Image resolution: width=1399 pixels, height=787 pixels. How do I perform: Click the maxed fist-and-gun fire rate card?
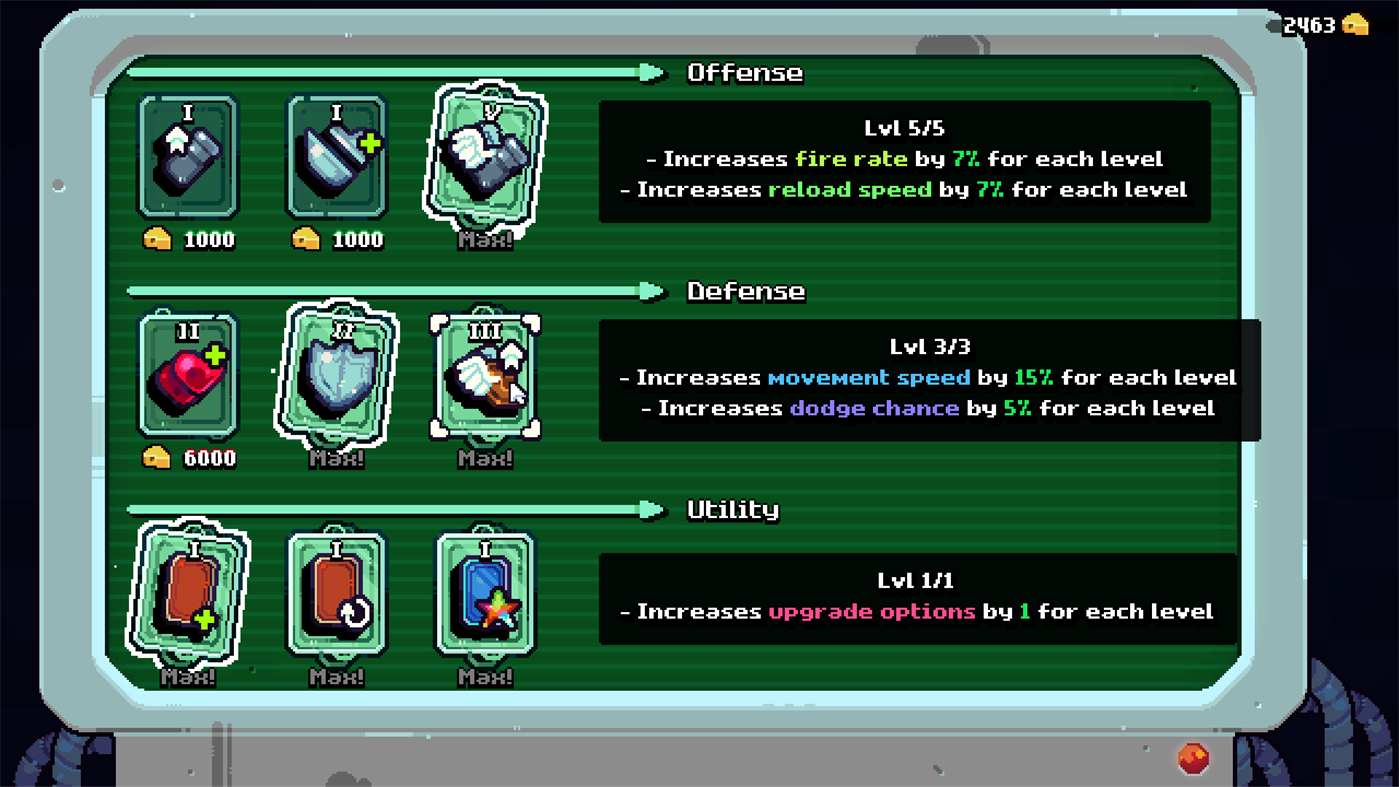[486, 158]
